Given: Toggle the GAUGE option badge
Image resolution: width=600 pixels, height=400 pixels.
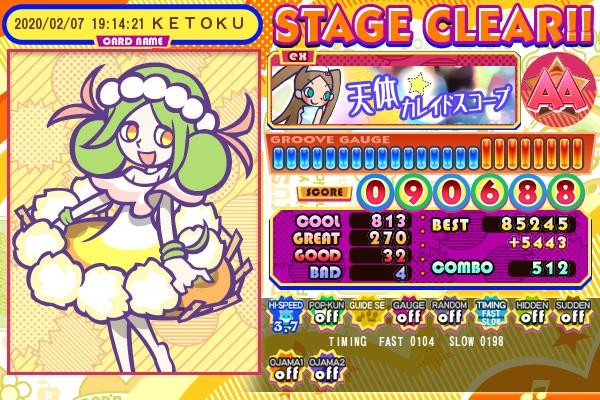Looking at the screenshot, I should coord(406,313).
